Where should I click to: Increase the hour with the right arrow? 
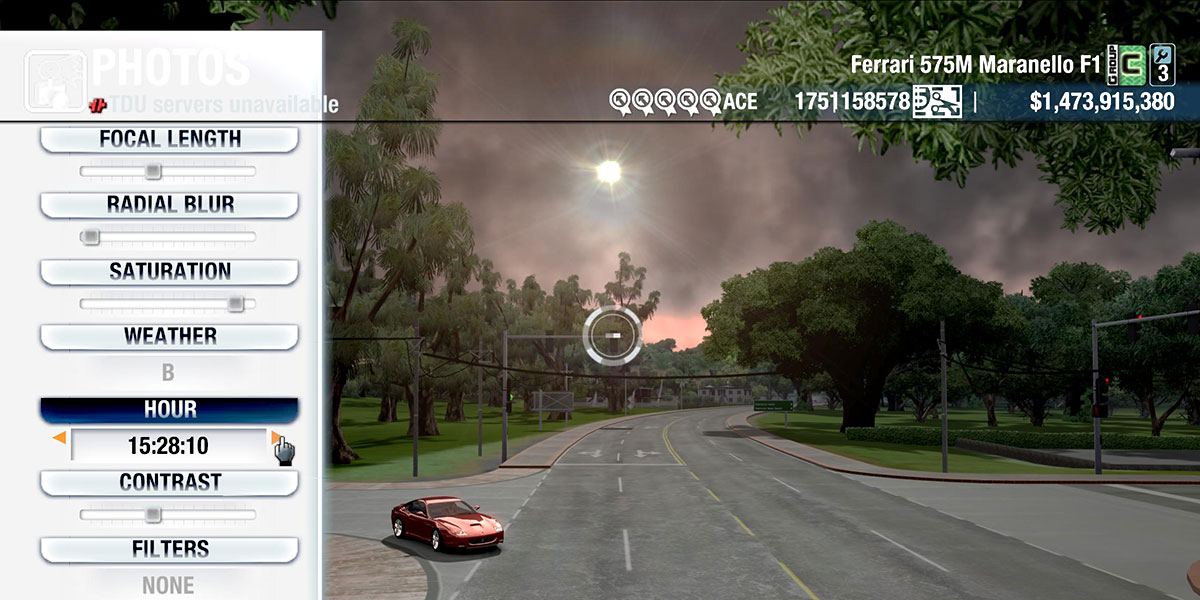click(276, 438)
